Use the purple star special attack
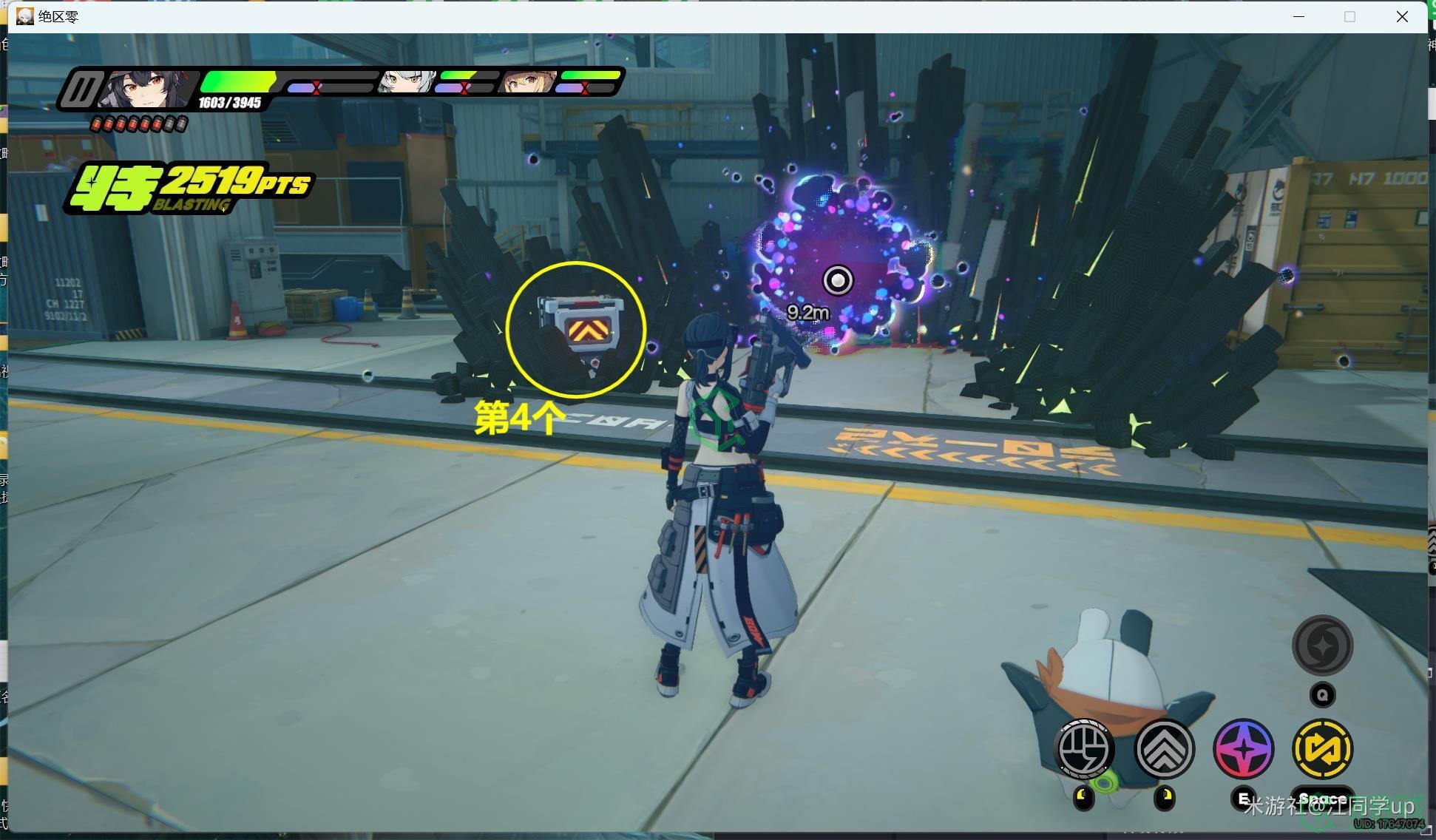 coord(1244,748)
